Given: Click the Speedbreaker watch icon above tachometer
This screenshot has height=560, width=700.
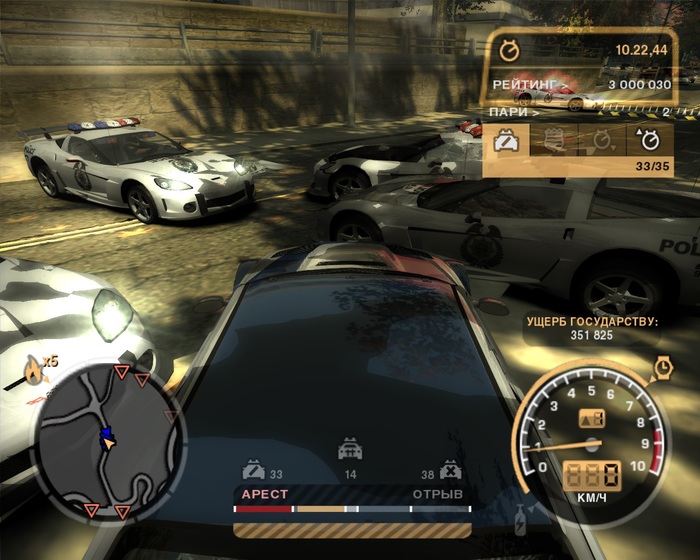Looking at the screenshot, I should 662,366.
